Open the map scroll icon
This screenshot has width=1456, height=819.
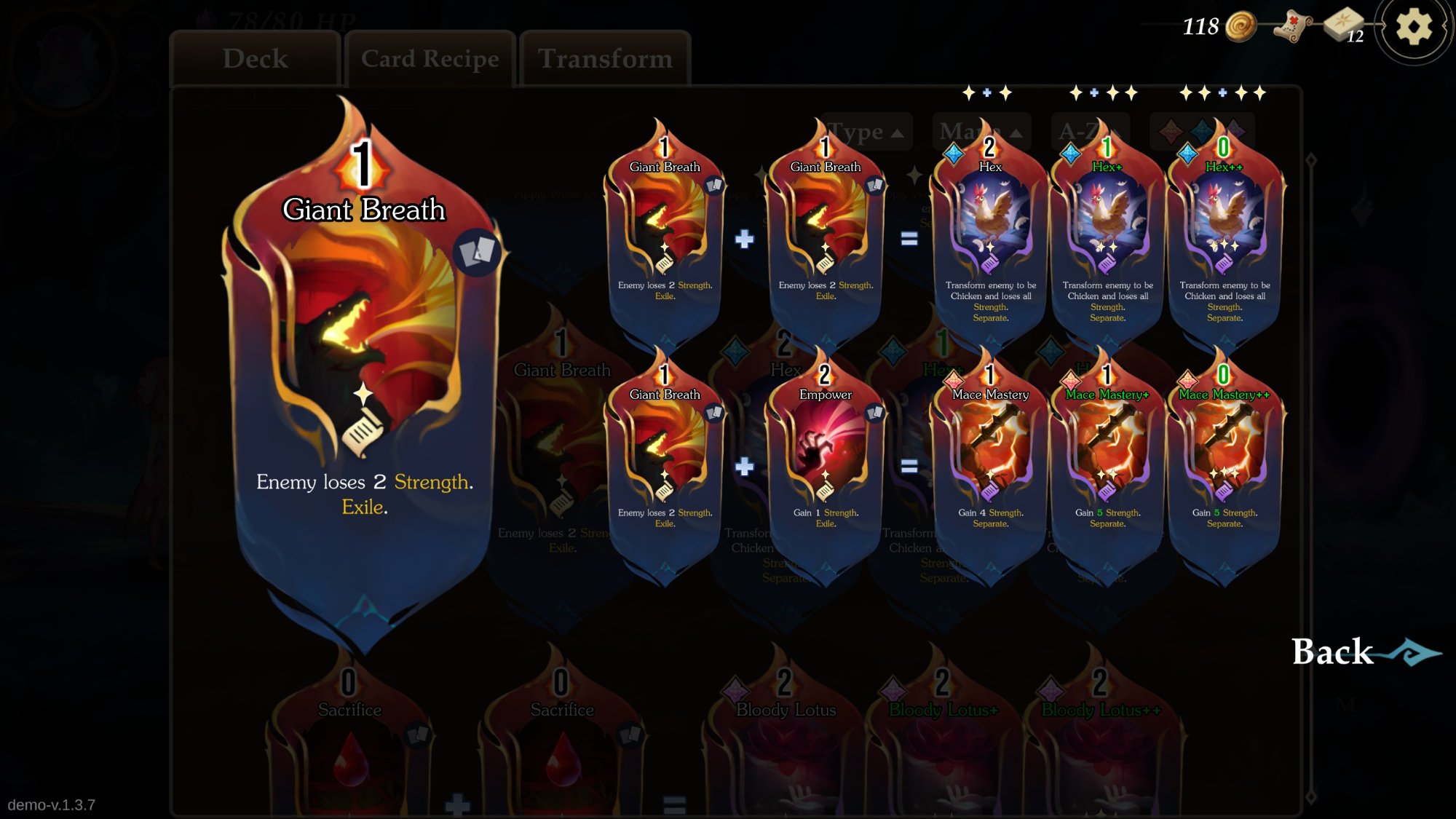pyautogui.click(x=1292, y=27)
